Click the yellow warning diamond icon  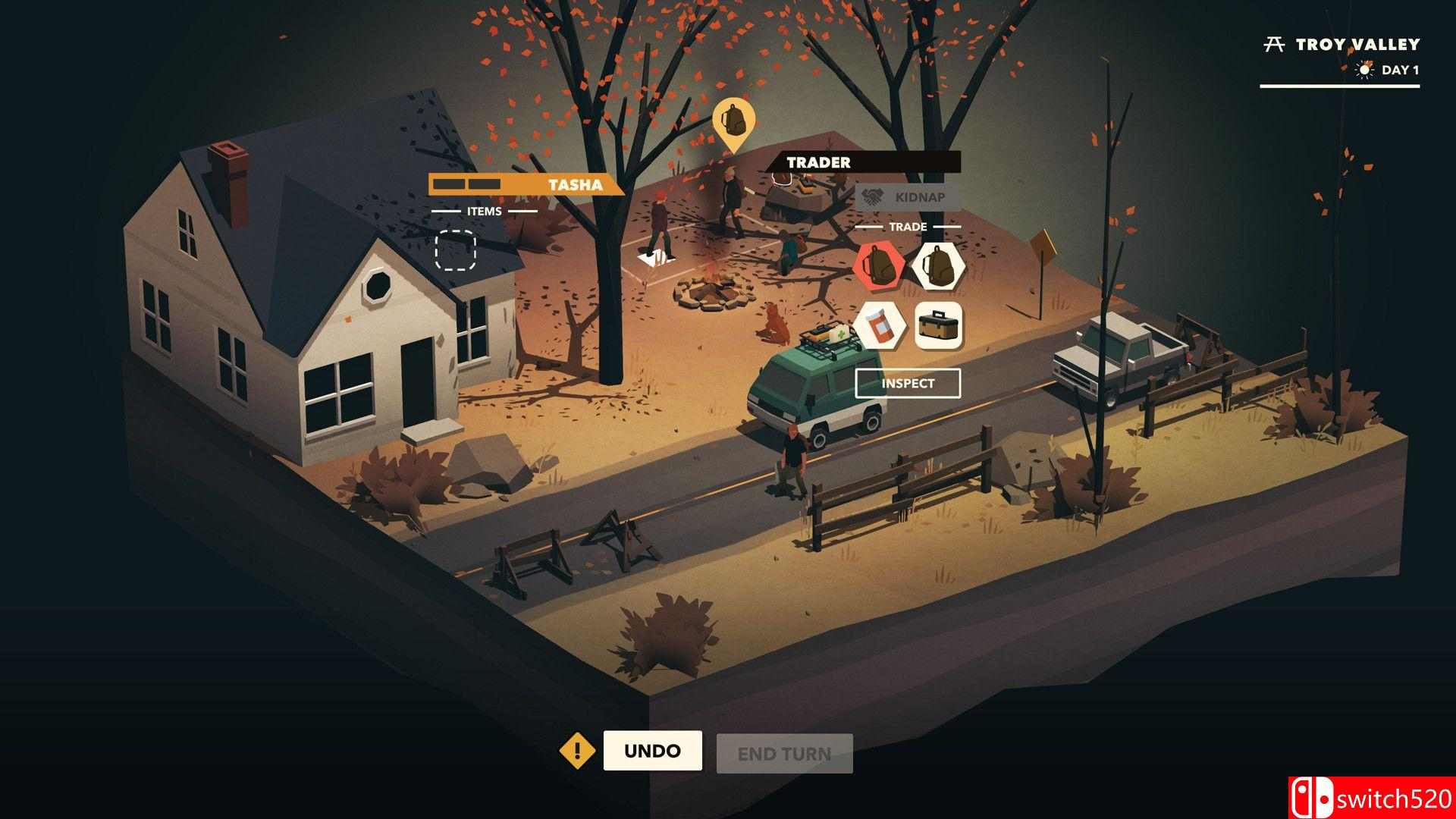click(x=577, y=752)
